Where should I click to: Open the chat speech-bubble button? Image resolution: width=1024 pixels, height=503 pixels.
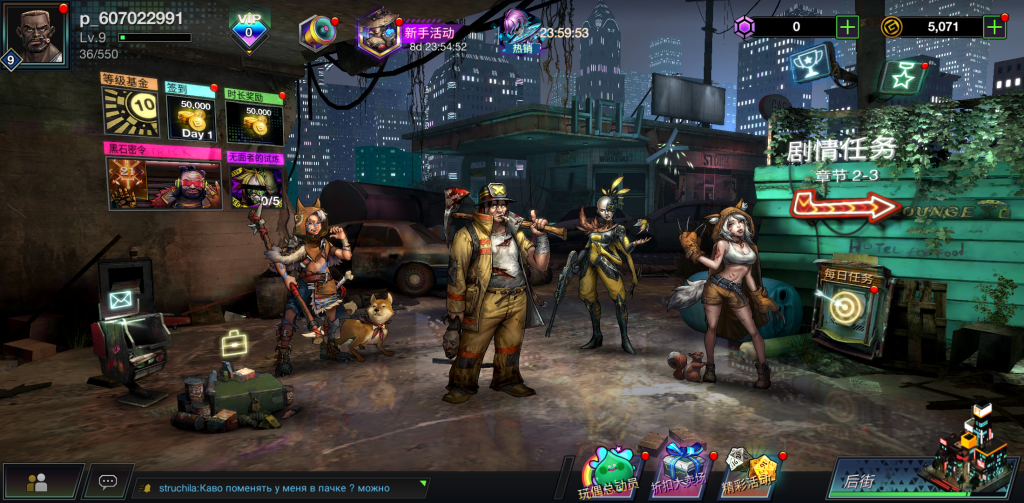[x=108, y=482]
